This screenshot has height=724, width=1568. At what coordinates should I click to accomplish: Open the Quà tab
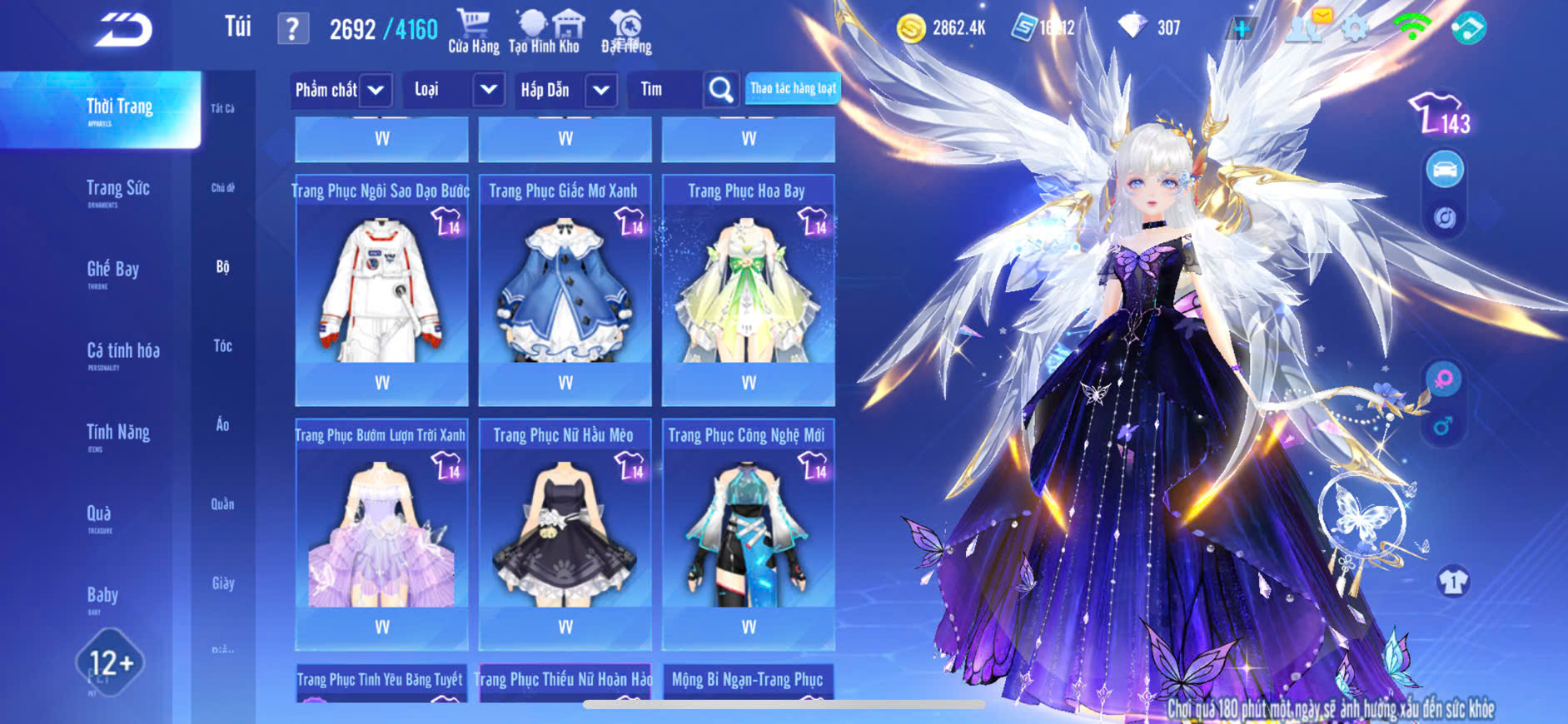pos(99,513)
